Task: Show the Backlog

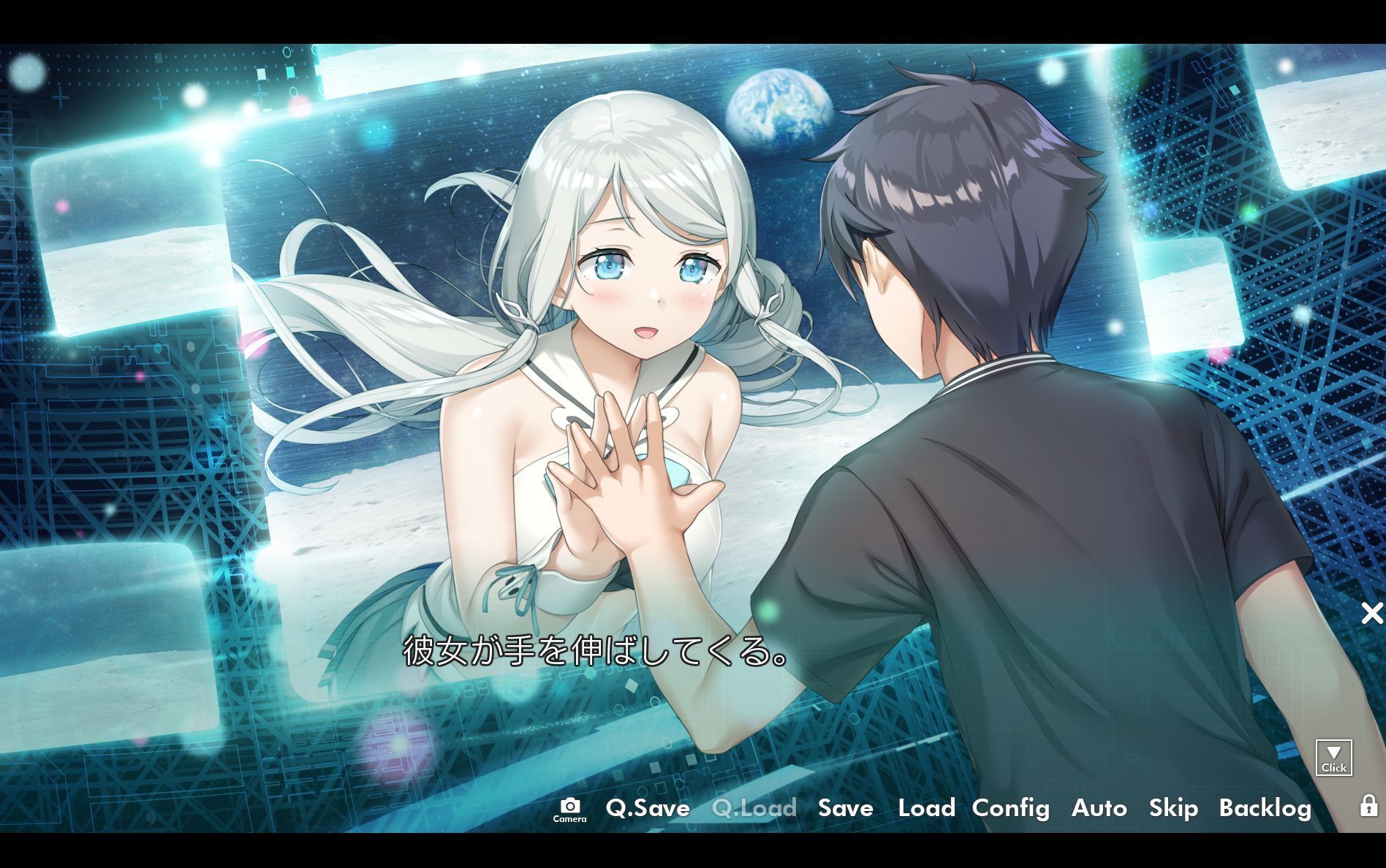Action: [1265, 808]
